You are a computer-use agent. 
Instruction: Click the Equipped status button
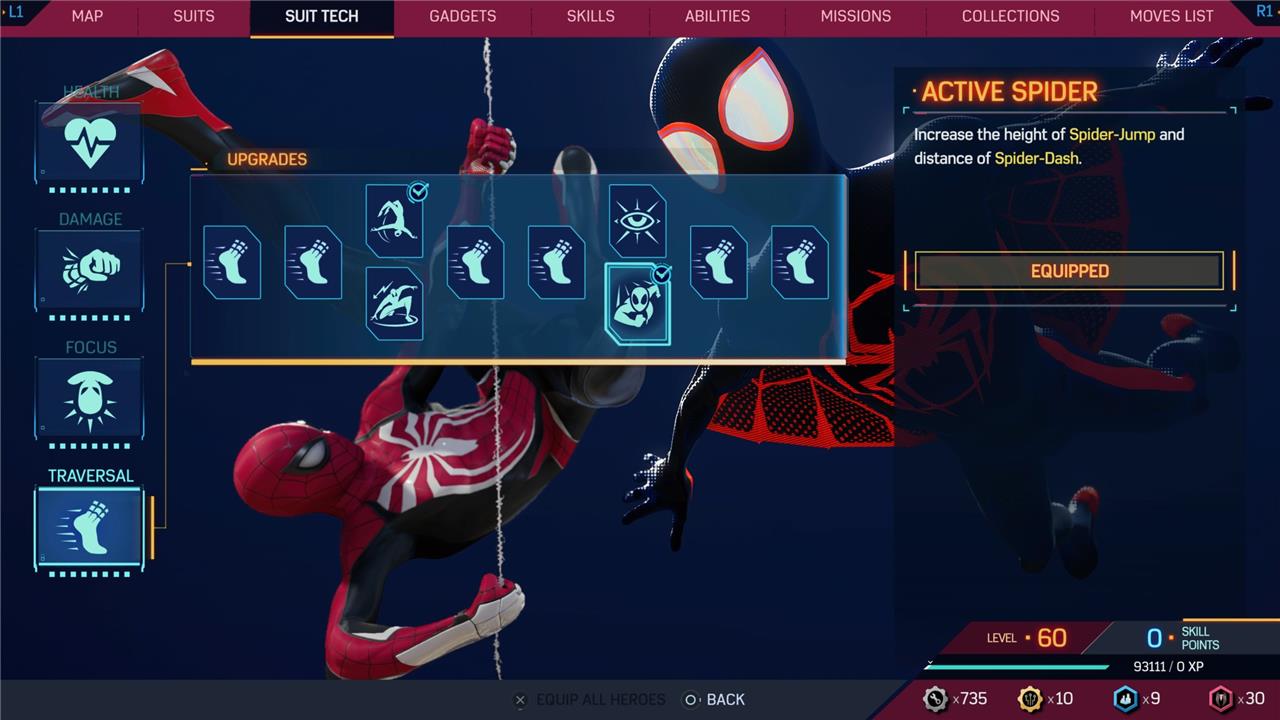(x=1069, y=271)
